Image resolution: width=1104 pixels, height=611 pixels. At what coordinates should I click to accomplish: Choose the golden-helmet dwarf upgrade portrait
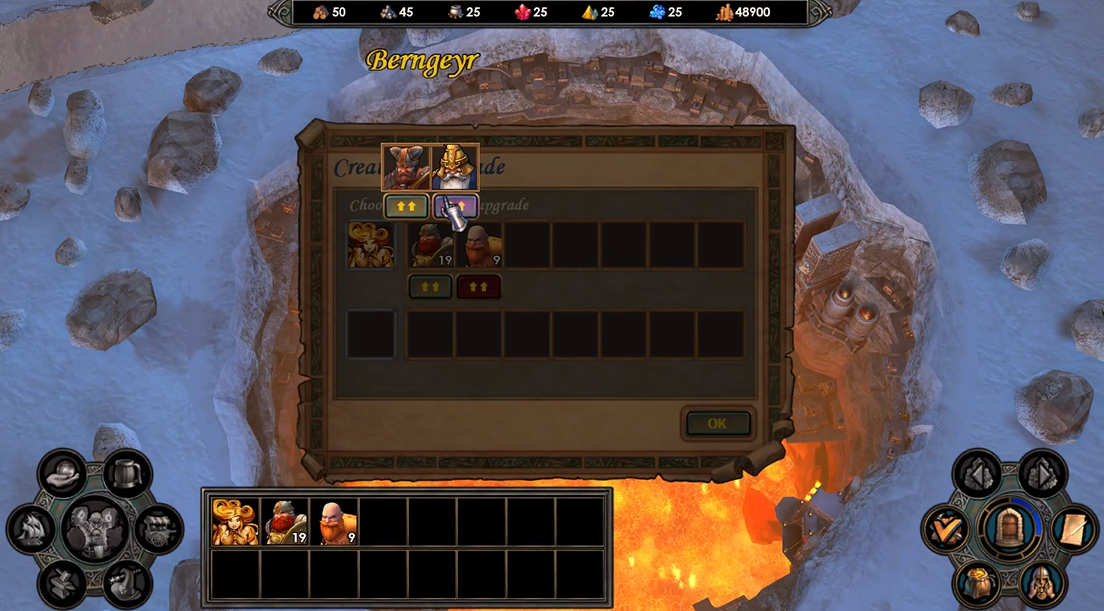(455, 168)
